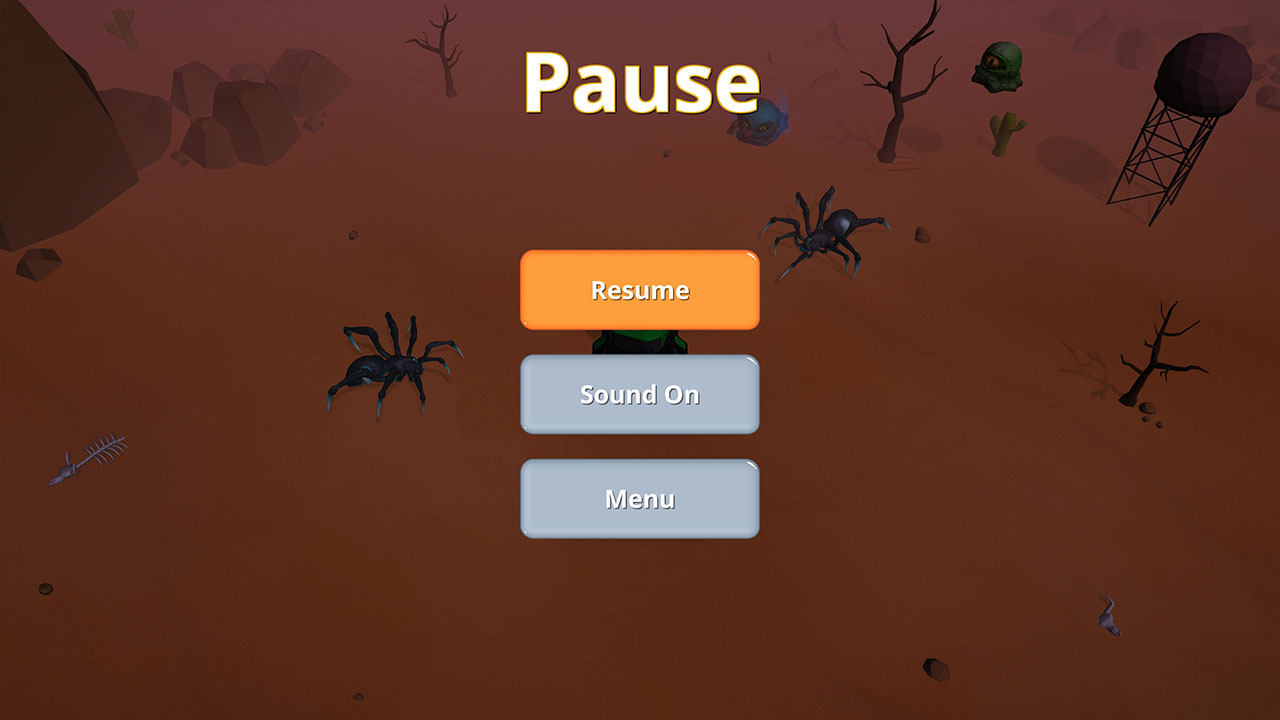This screenshot has width=1280, height=720.
Task: Open the main Menu
Action: pyautogui.click(x=639, y=497)
